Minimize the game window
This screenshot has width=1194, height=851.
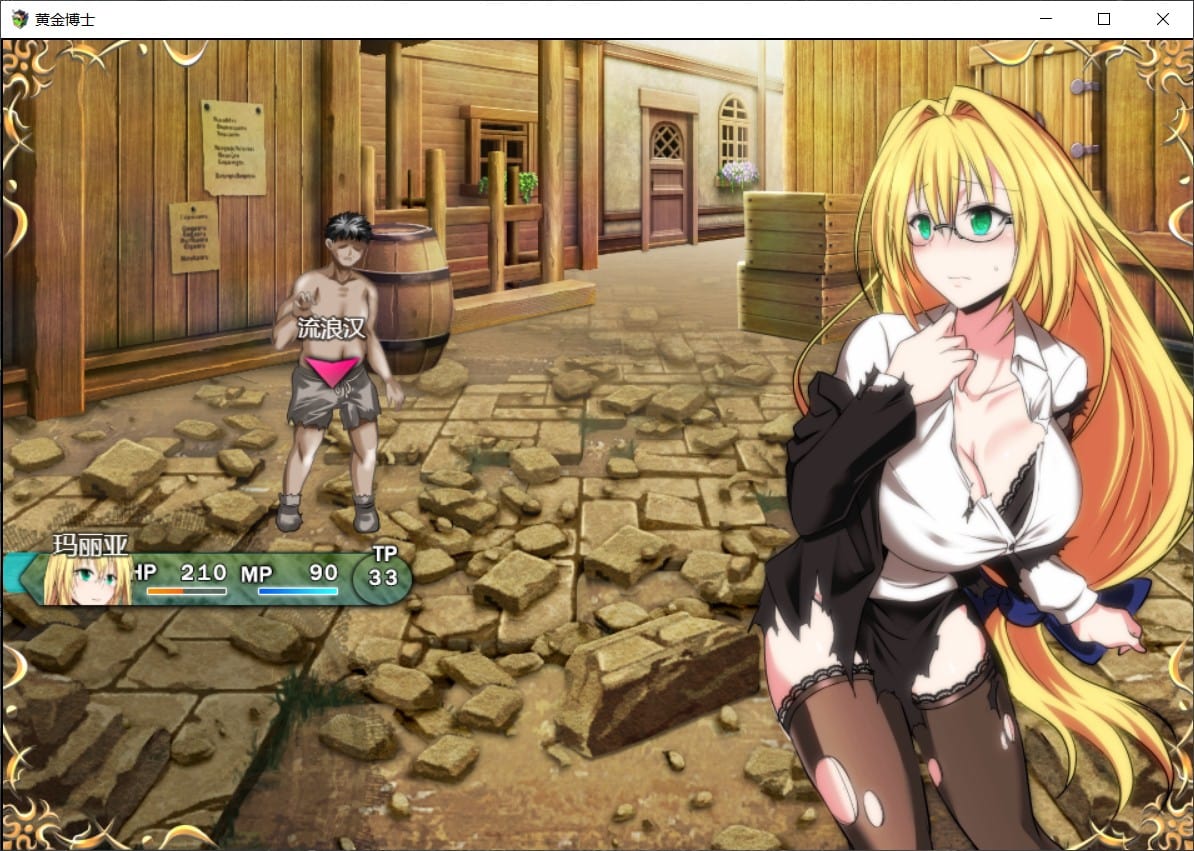tap(1046, 19)
